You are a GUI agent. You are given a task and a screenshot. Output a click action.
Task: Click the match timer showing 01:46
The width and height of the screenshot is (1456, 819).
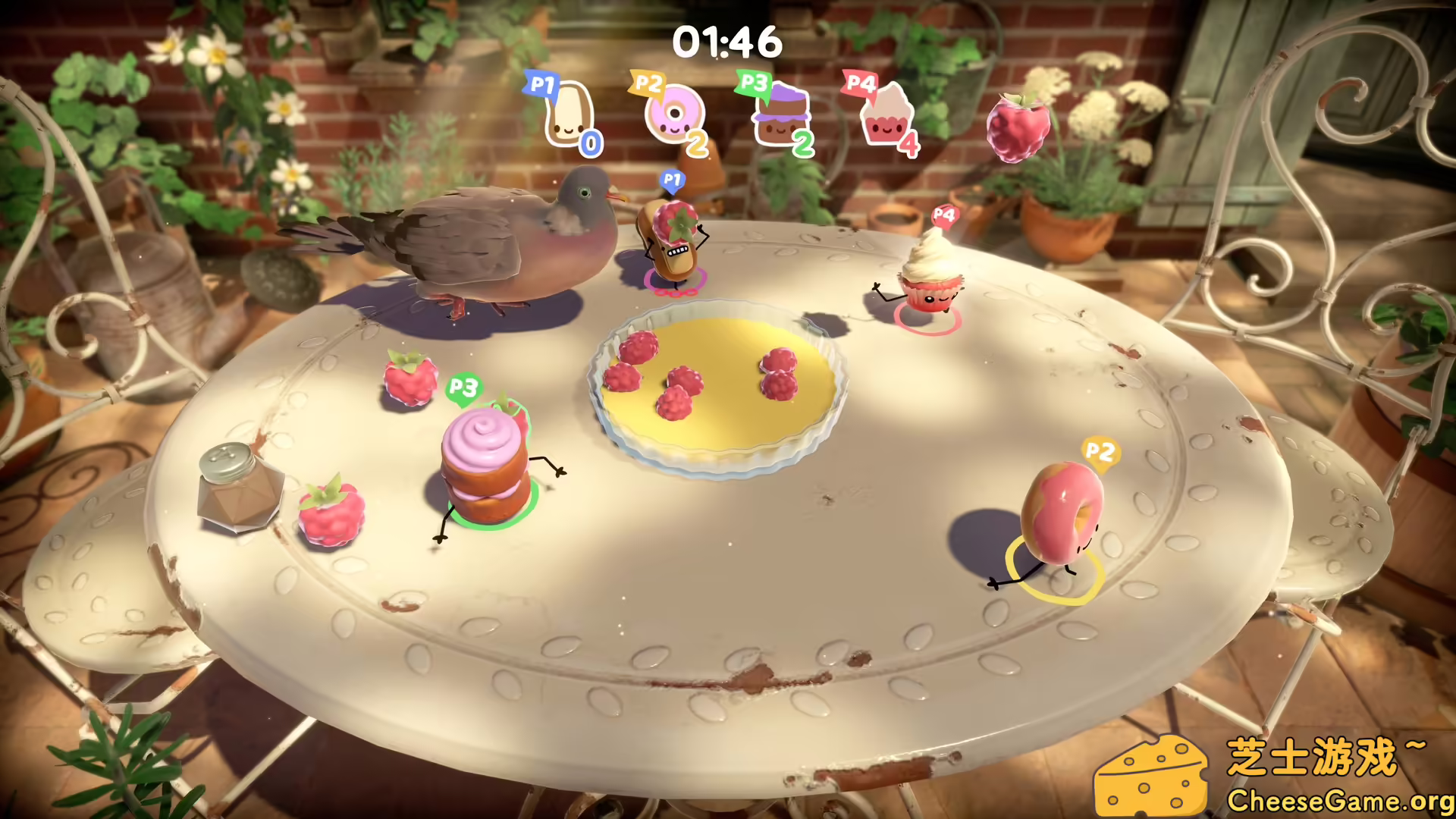(727, 42)
